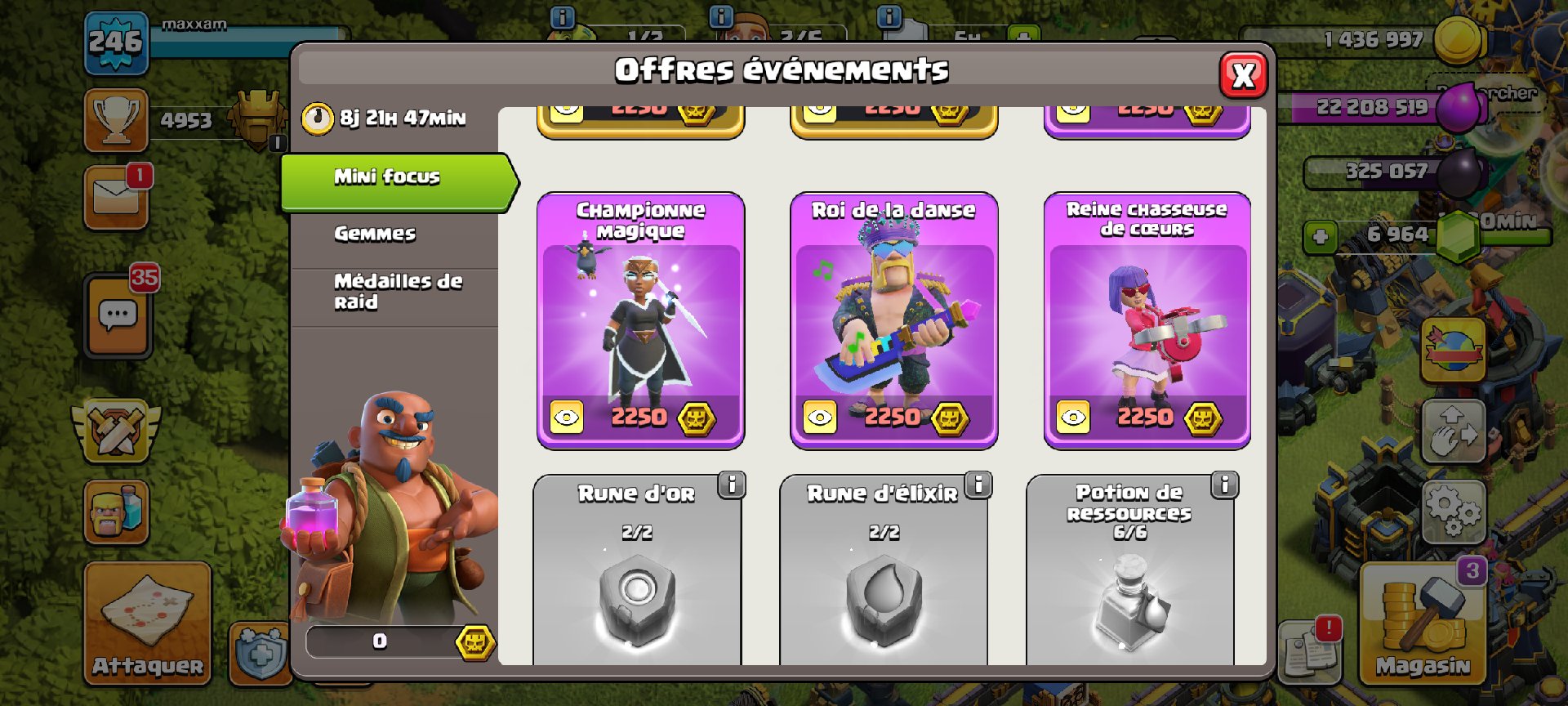This screenshot has width=1568, height=706.
Task: Open Potion de ressources info
Action: click(x=1224, y=485)
